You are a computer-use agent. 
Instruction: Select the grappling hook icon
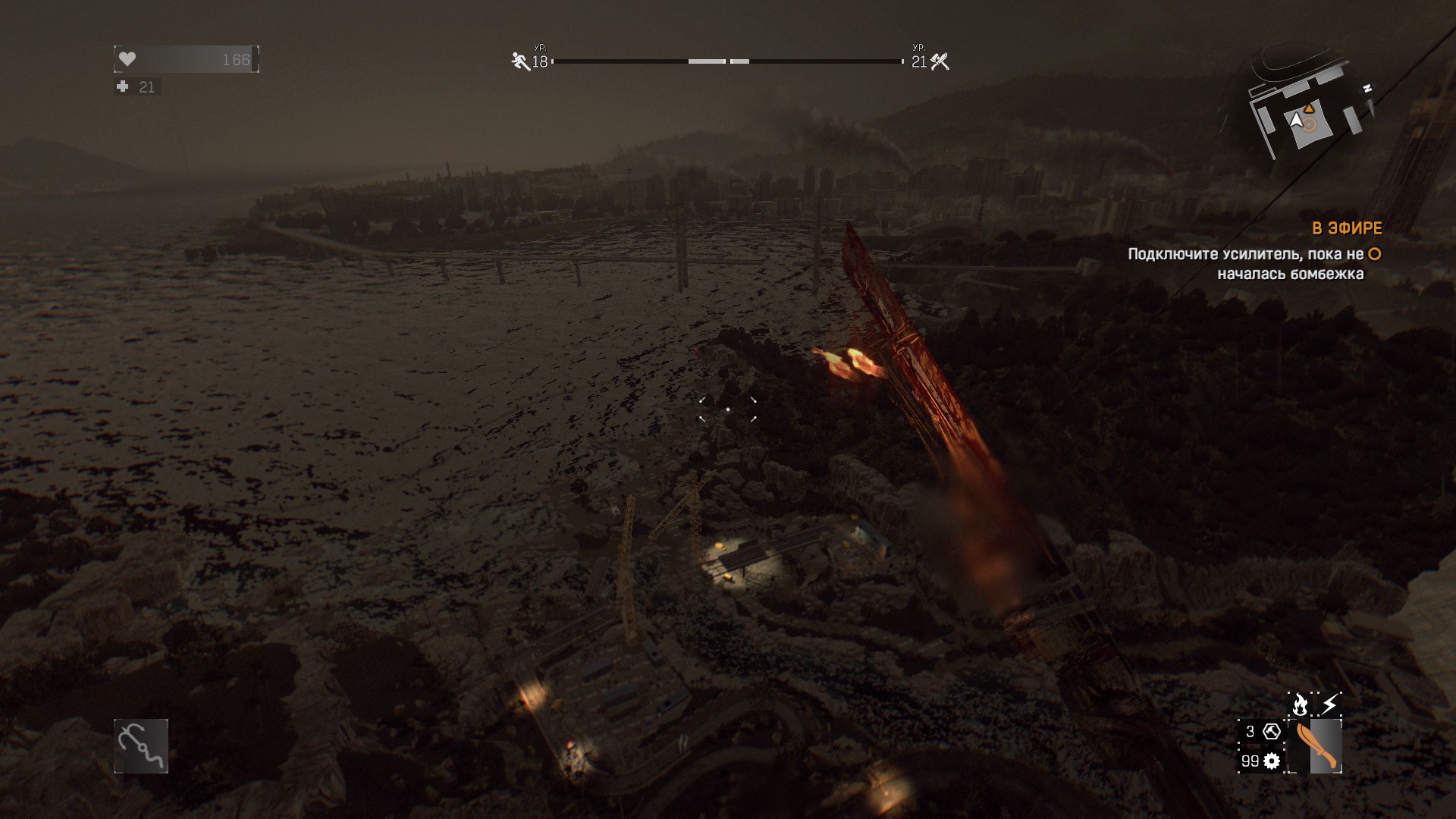[141, 746]
